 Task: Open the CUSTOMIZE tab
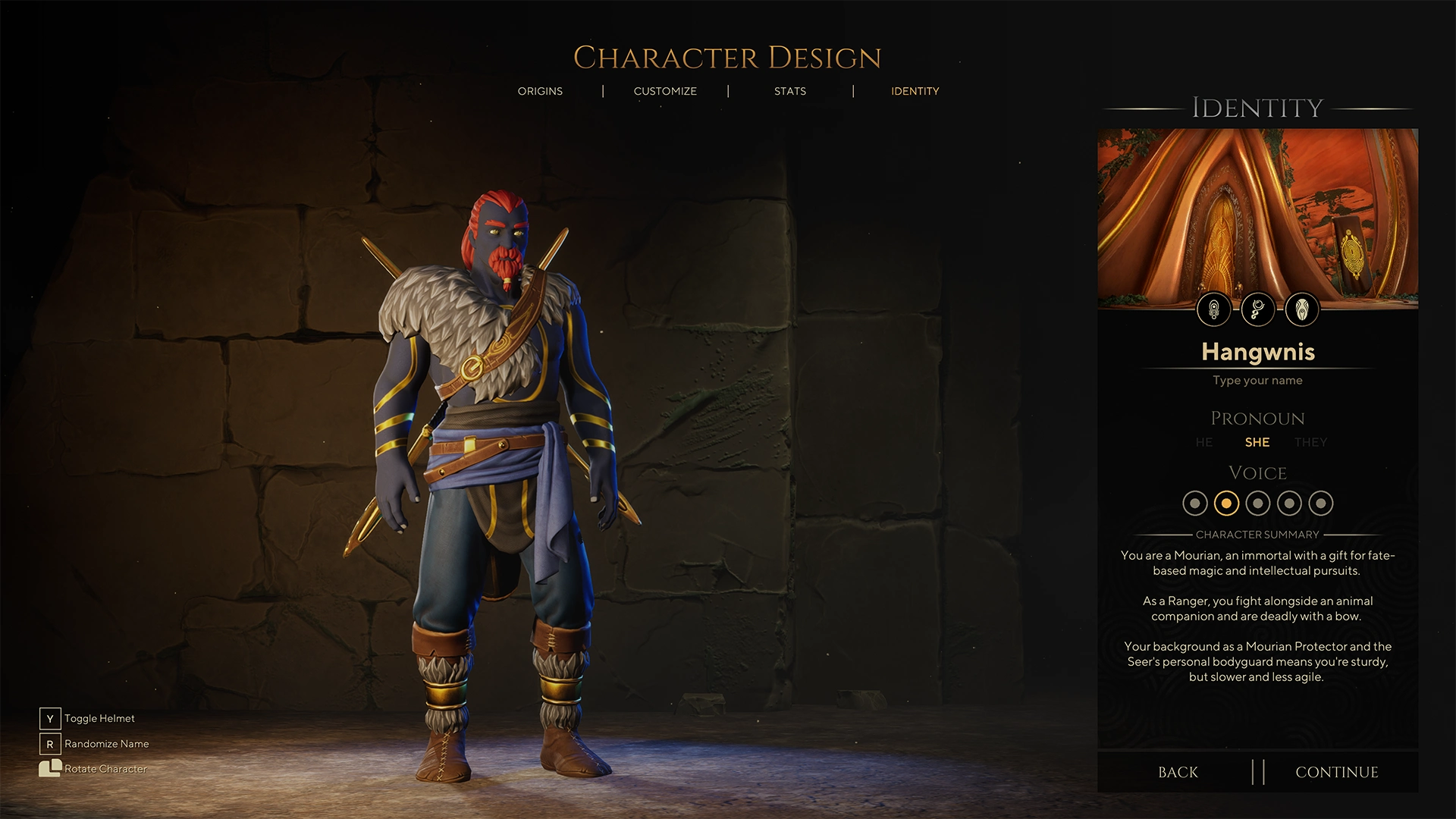tap(665, 91)
